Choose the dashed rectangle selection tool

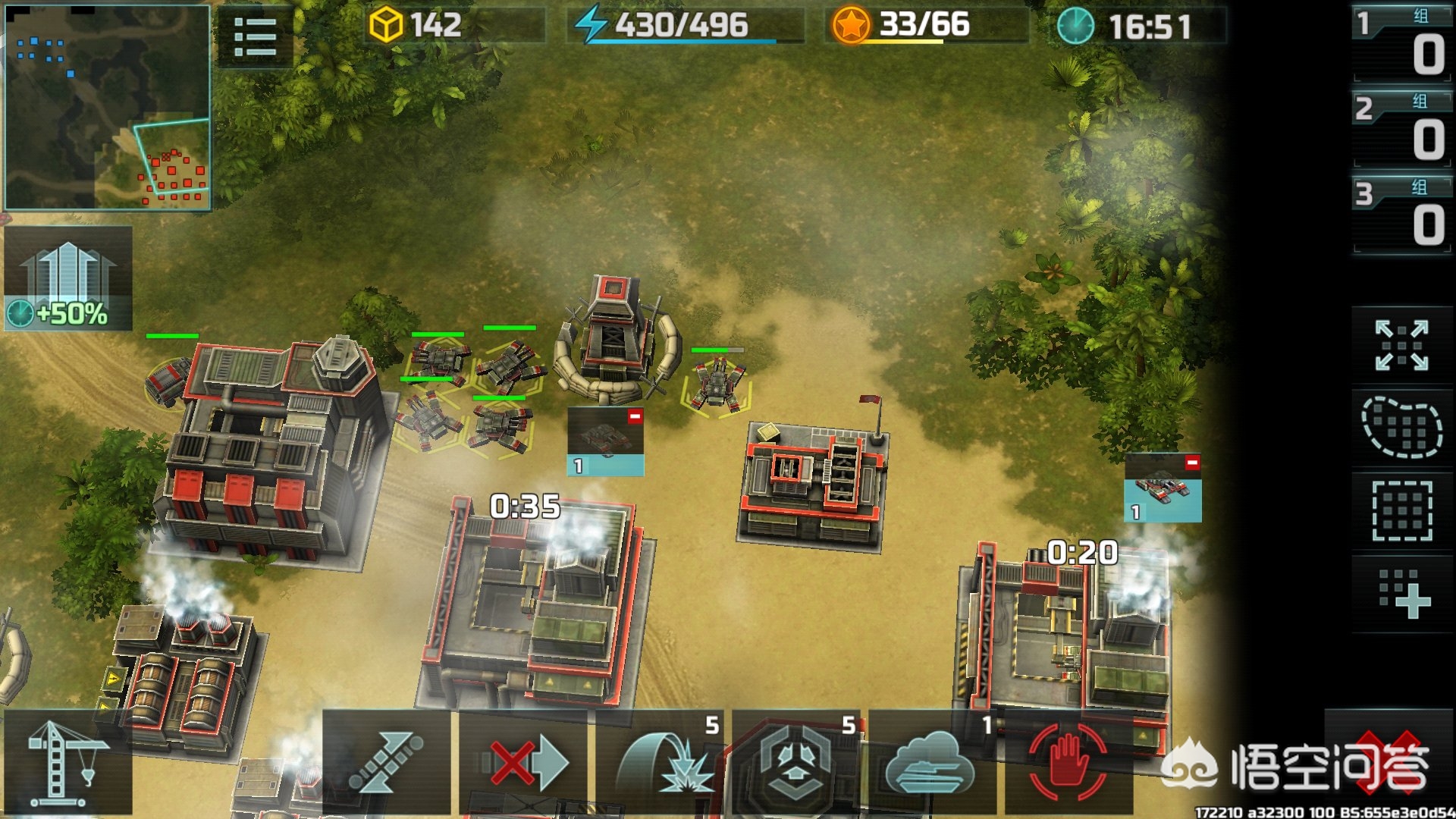(x=1401, y=510)
